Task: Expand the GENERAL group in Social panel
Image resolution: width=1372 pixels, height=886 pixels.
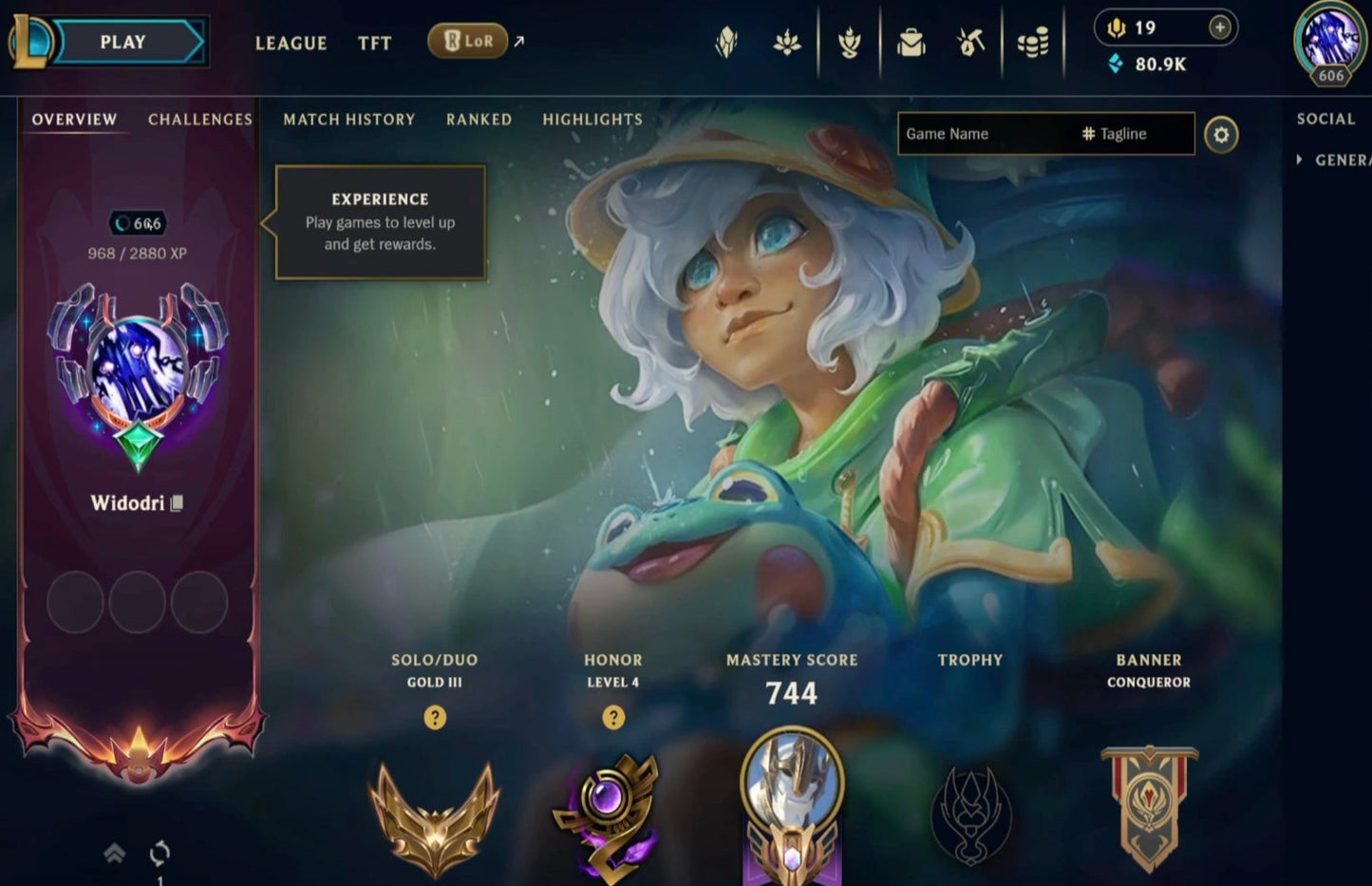Action: click(x=1300, y=160)
